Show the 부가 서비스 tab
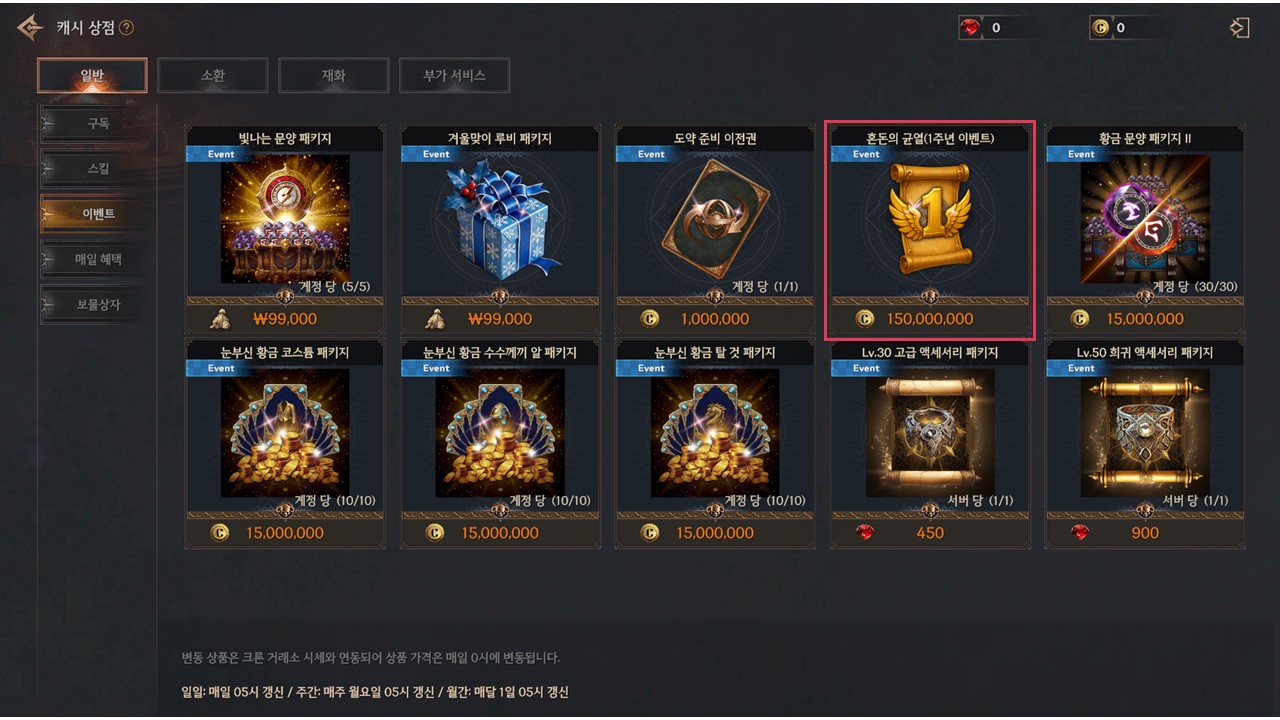The width and height of the screenshot is (1280, 720). click(454, 75)
